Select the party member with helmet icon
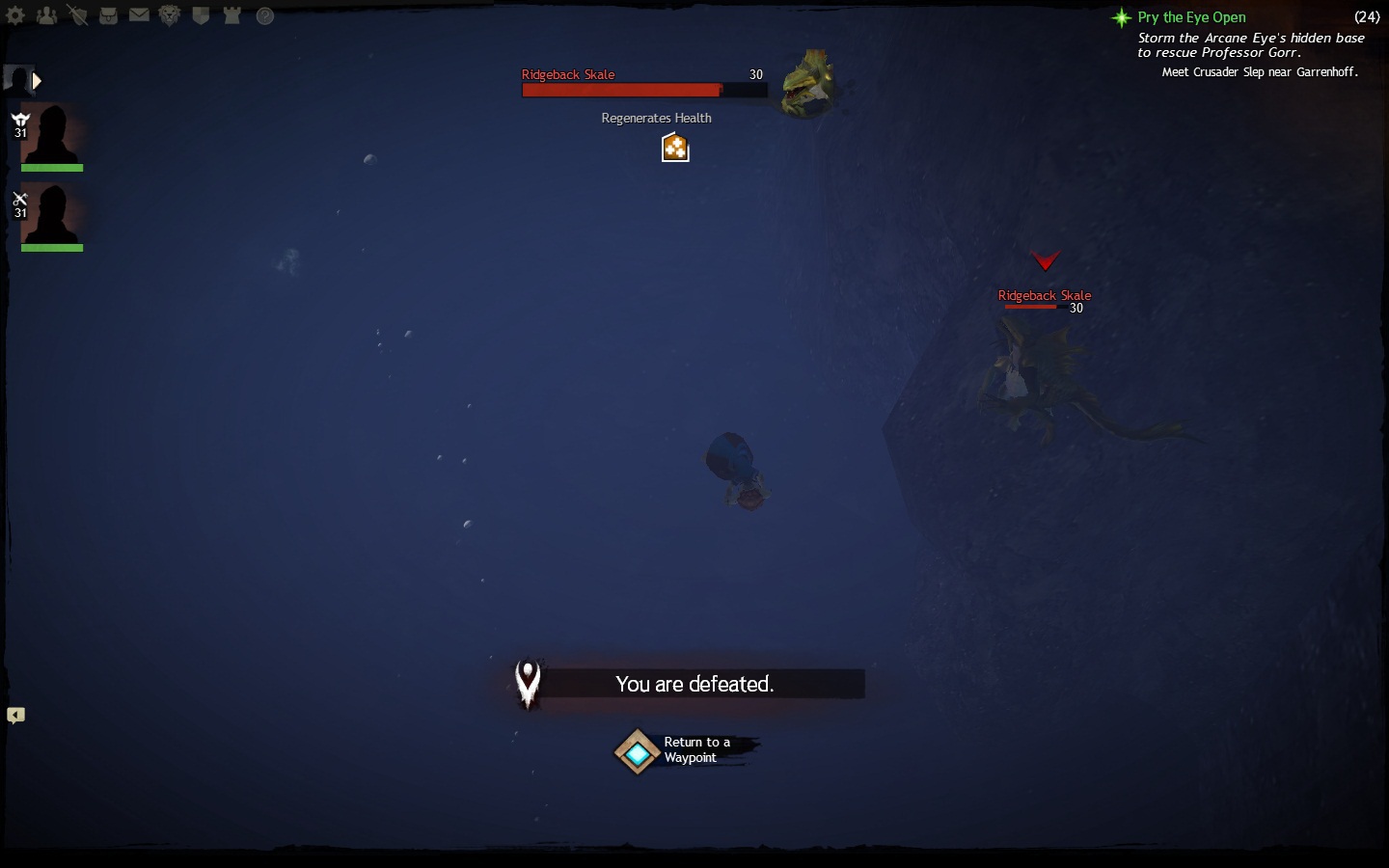1389x868 pixels. [51, 135]
